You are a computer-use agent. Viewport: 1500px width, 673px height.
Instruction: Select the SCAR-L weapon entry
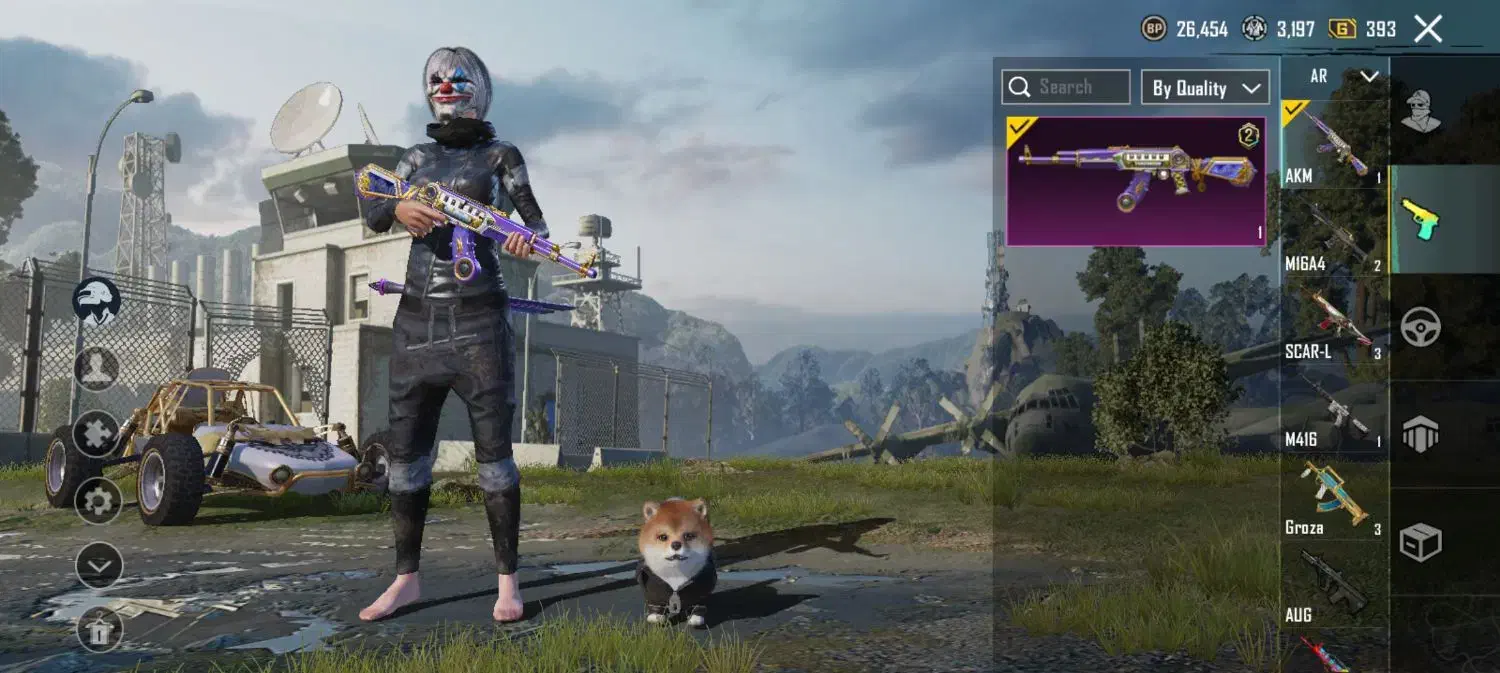pos(1334,322)
